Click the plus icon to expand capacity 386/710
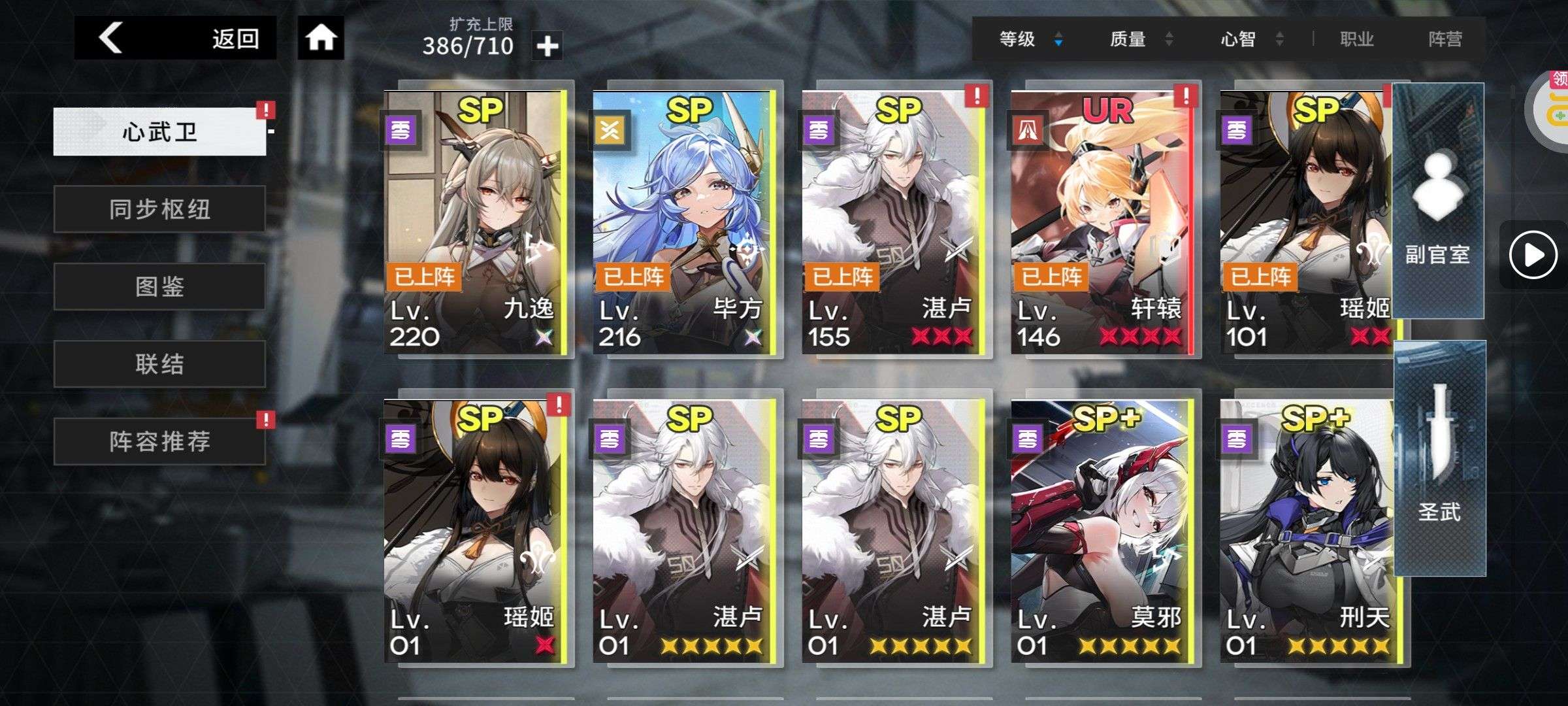 (x=547, y=46)
